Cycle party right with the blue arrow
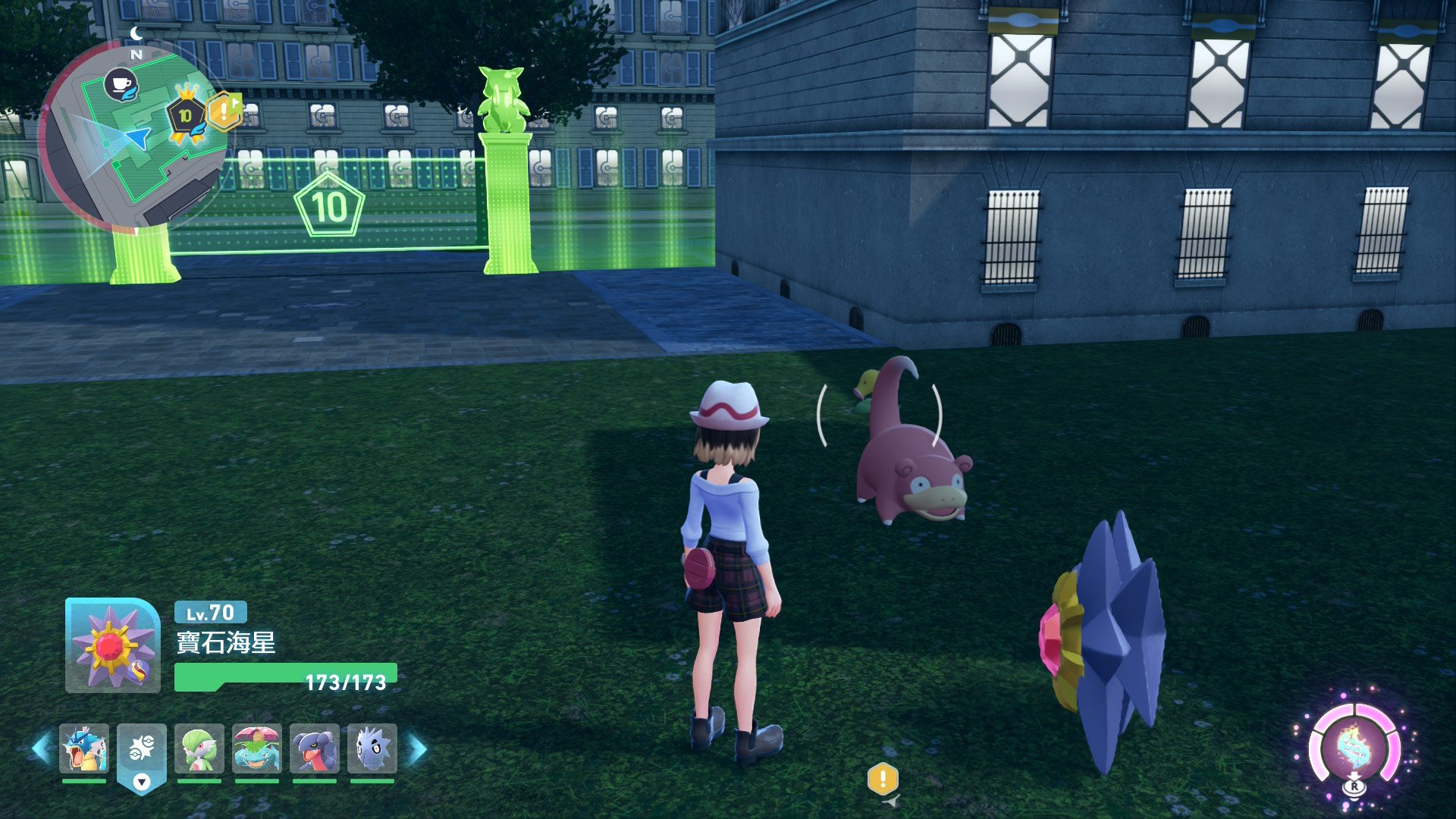Screen dimensions: 1456x819 point(417,748)
